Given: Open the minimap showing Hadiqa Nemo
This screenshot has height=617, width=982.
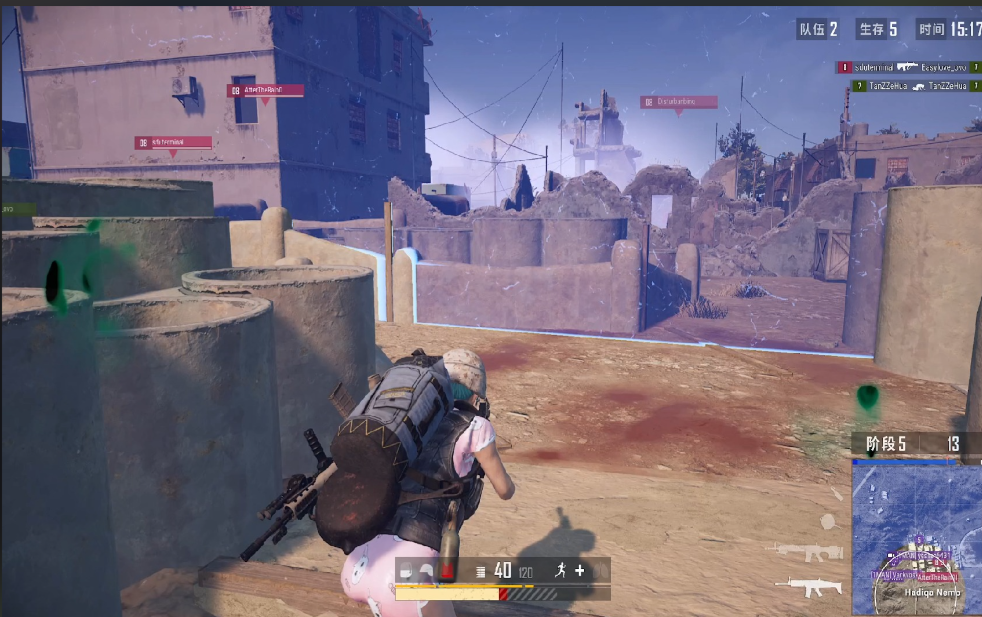Looking at the screenshot, I should pos(916,538).
